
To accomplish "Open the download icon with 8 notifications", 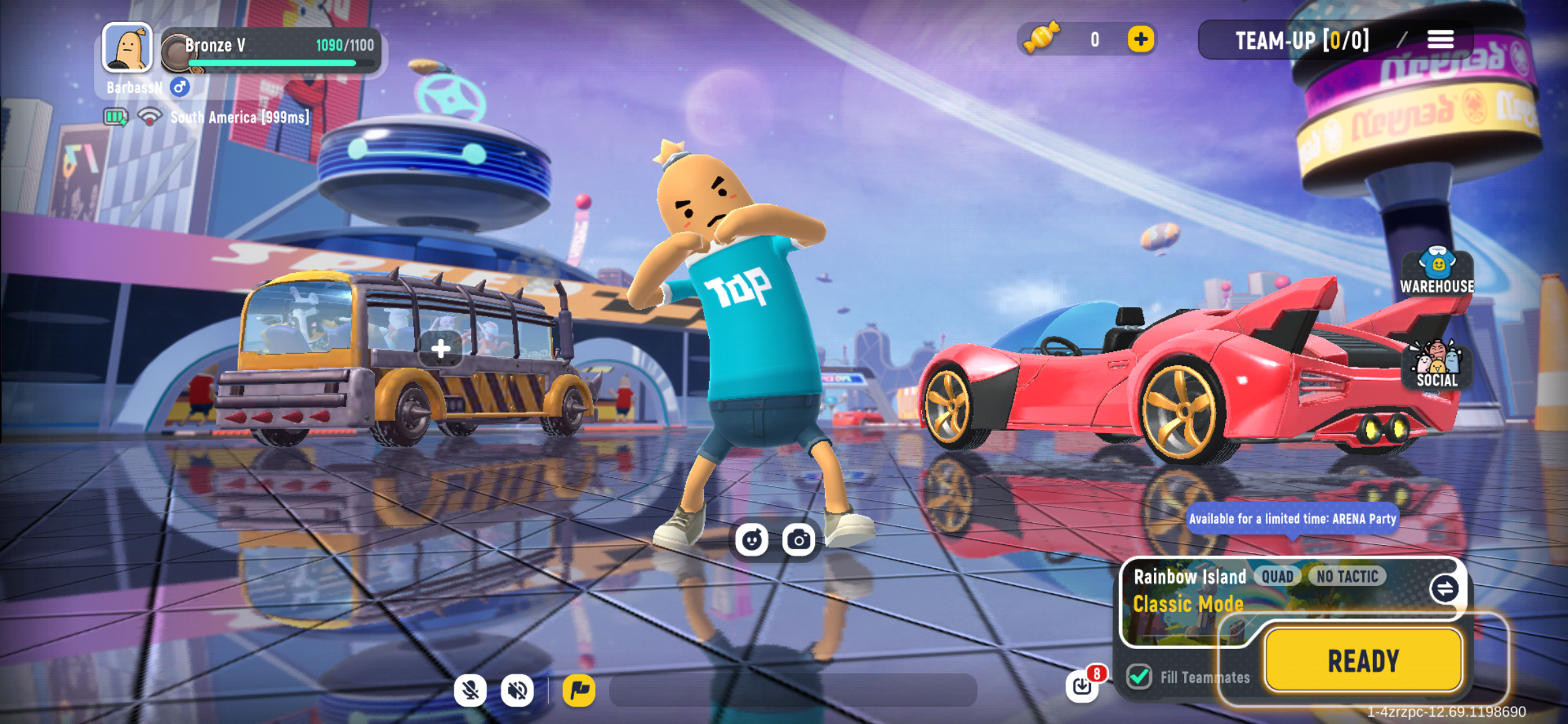I will click(1082, 685).
